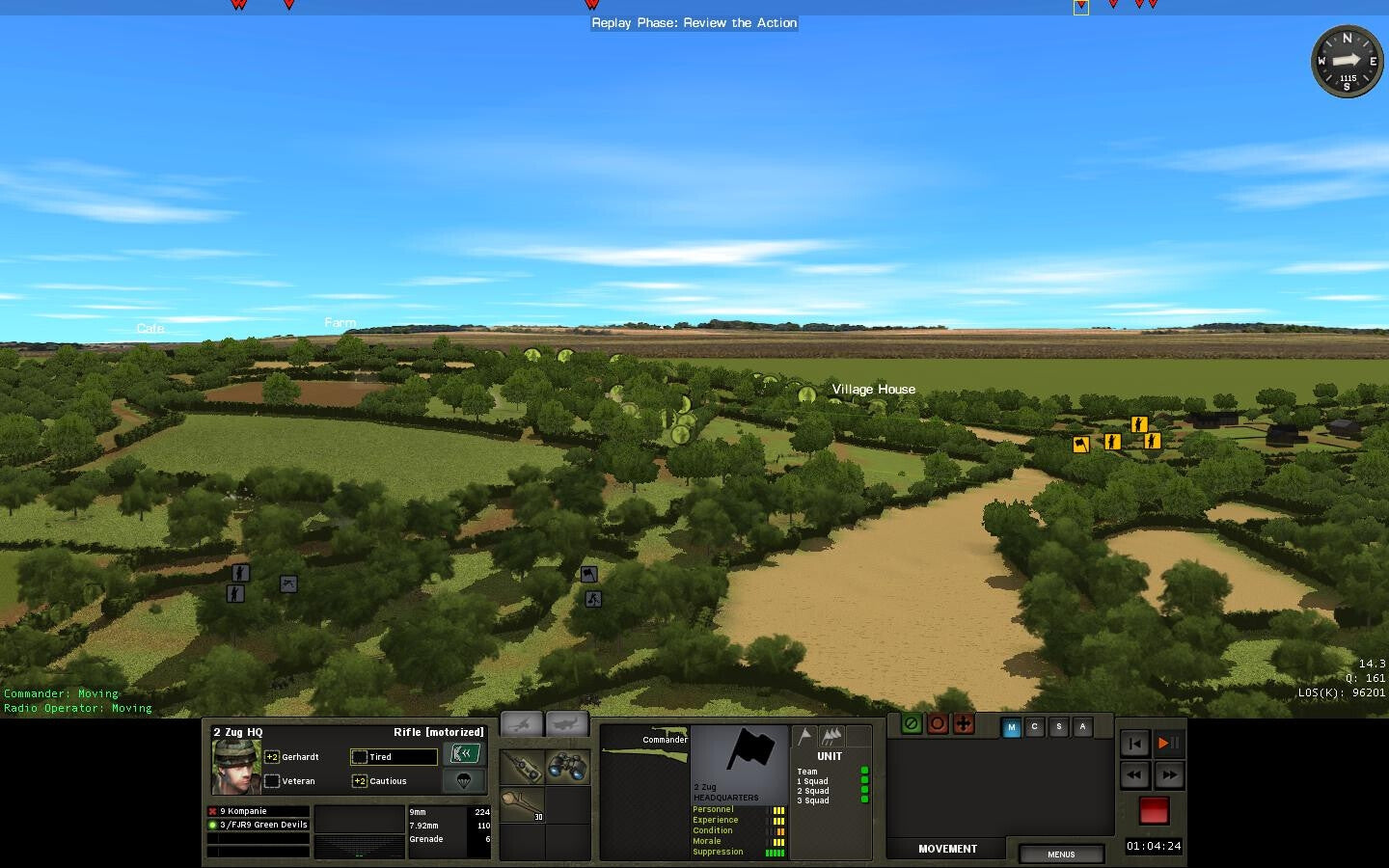
Task: Switch to the A commands tab
Action: click(x=1082, y=727)
